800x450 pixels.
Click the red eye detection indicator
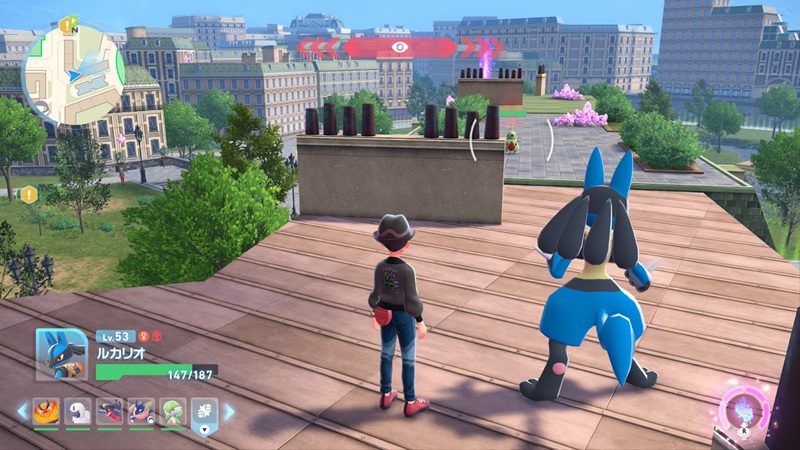coord(400,47)
